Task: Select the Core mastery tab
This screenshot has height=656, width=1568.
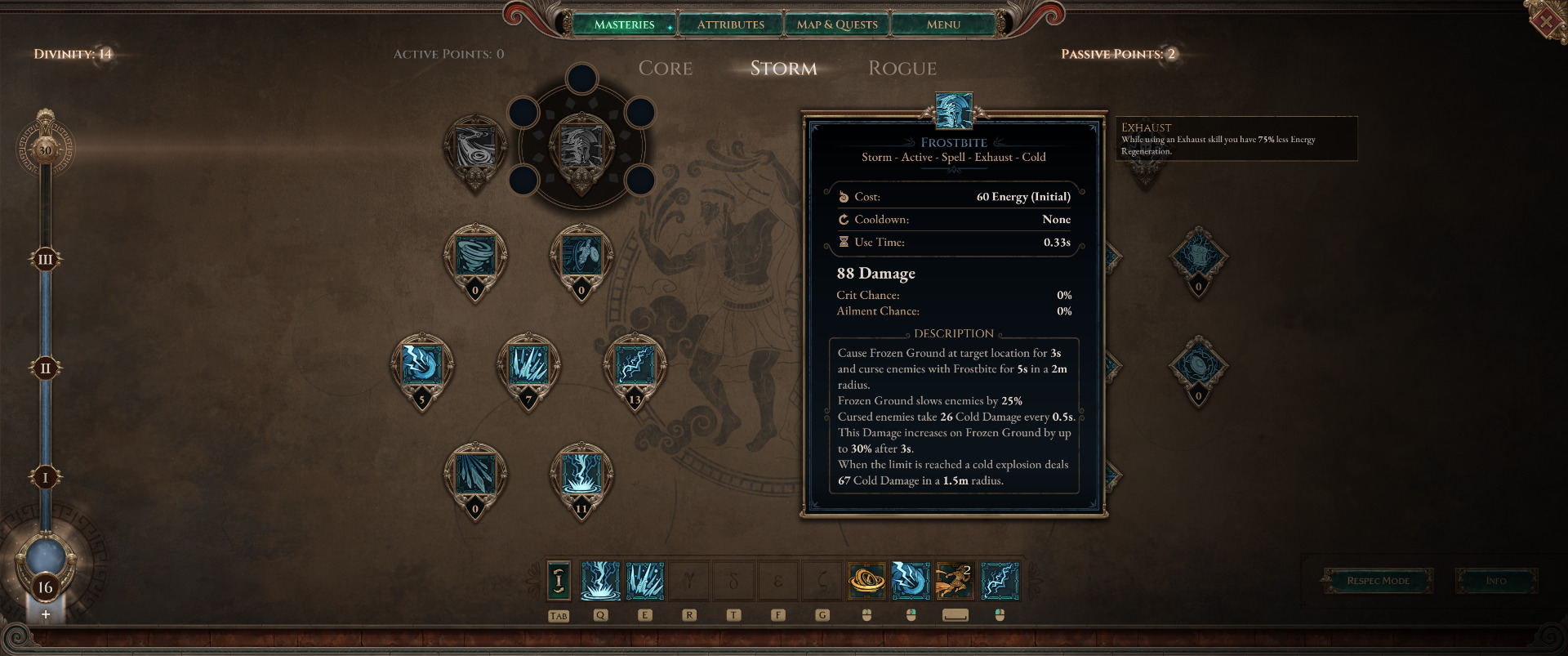Action: coord(666,69)
